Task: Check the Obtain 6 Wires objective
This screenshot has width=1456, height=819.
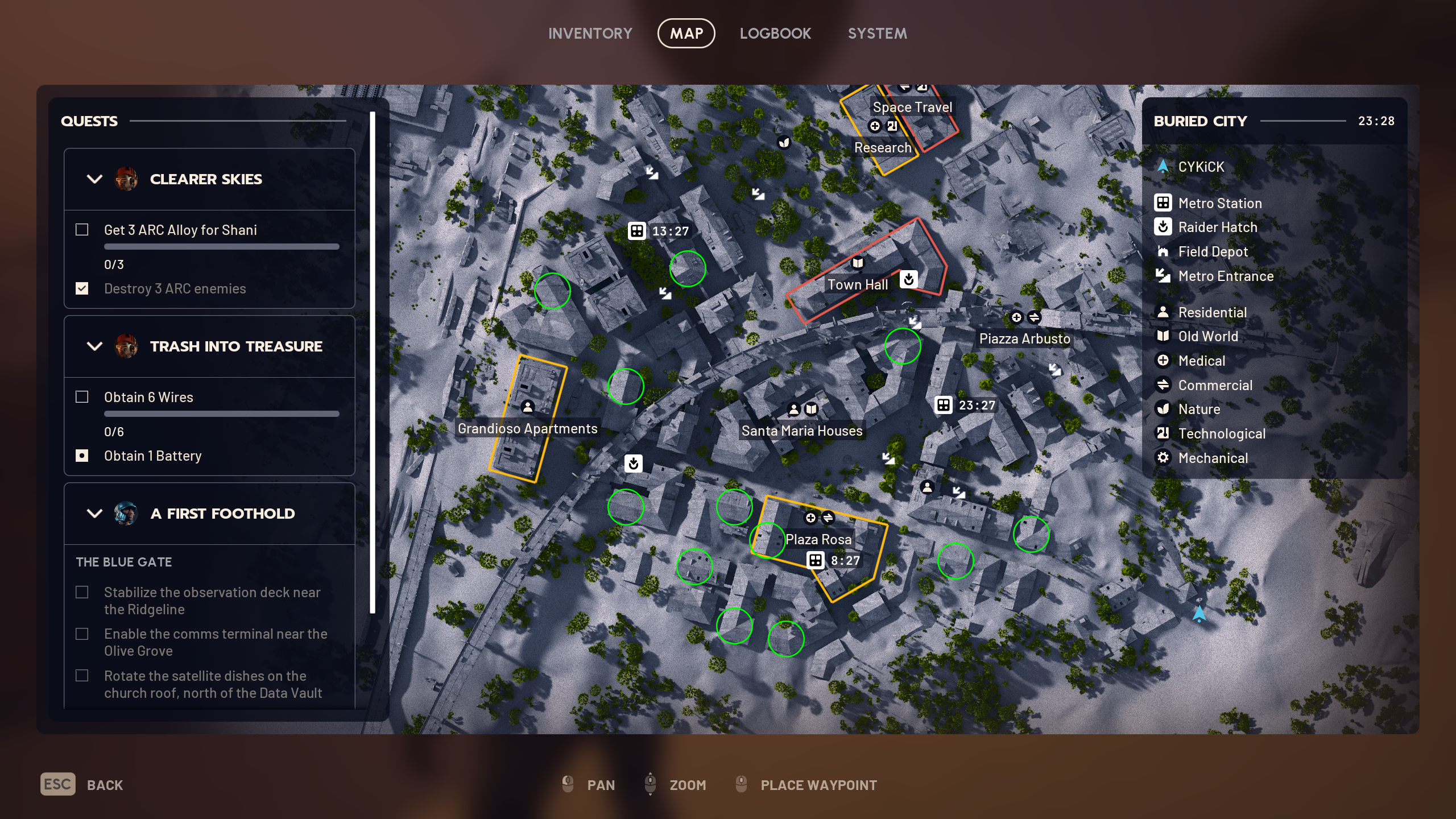Action: (x=82, y=397)
